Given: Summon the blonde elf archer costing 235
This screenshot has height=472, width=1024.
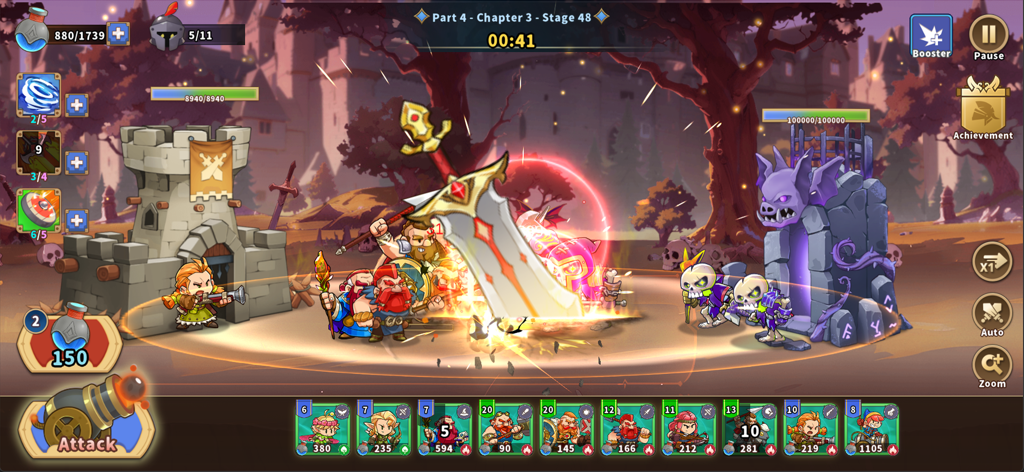Looking at the screenshot, I should click(x=383, y=428).
